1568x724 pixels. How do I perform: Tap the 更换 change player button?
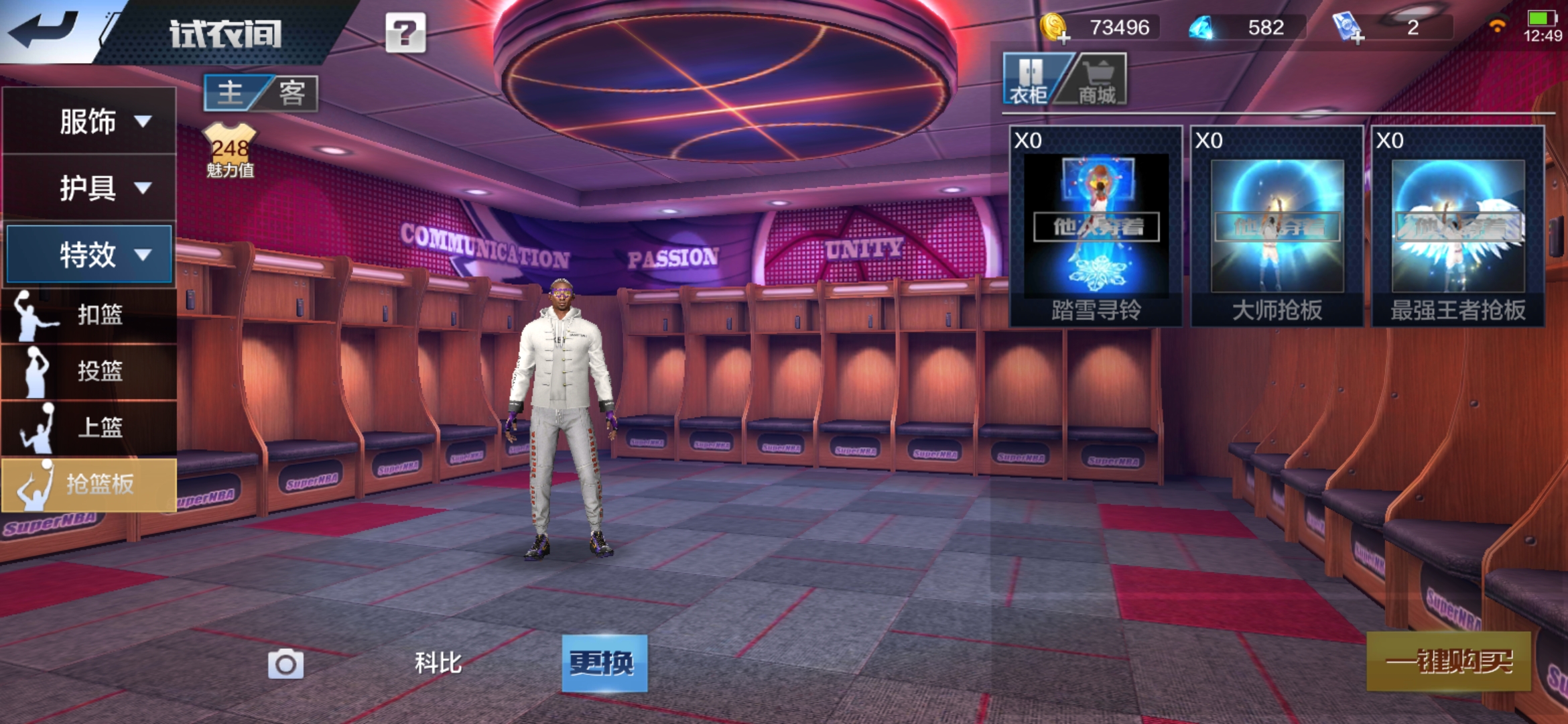604,663
